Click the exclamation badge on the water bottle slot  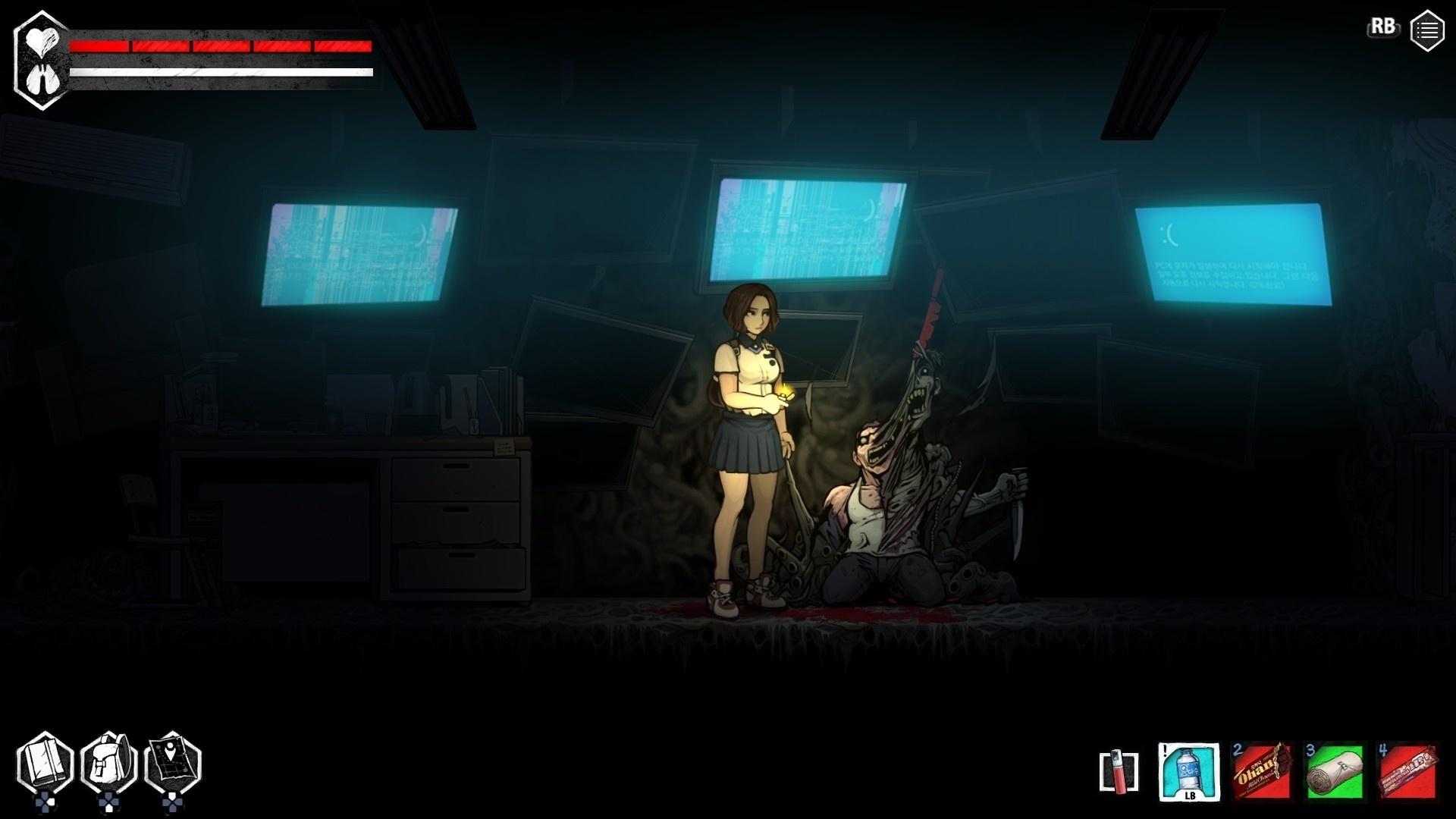click(1163, 749)
